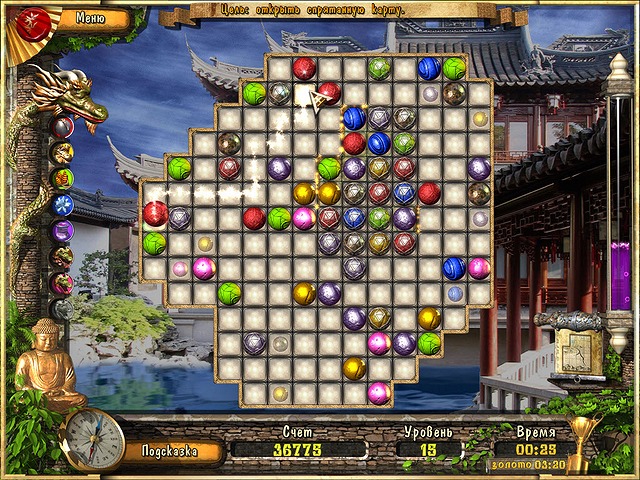Activate the blue flower power-up
The width and height of the screenshot is (640, 480).
63,205
